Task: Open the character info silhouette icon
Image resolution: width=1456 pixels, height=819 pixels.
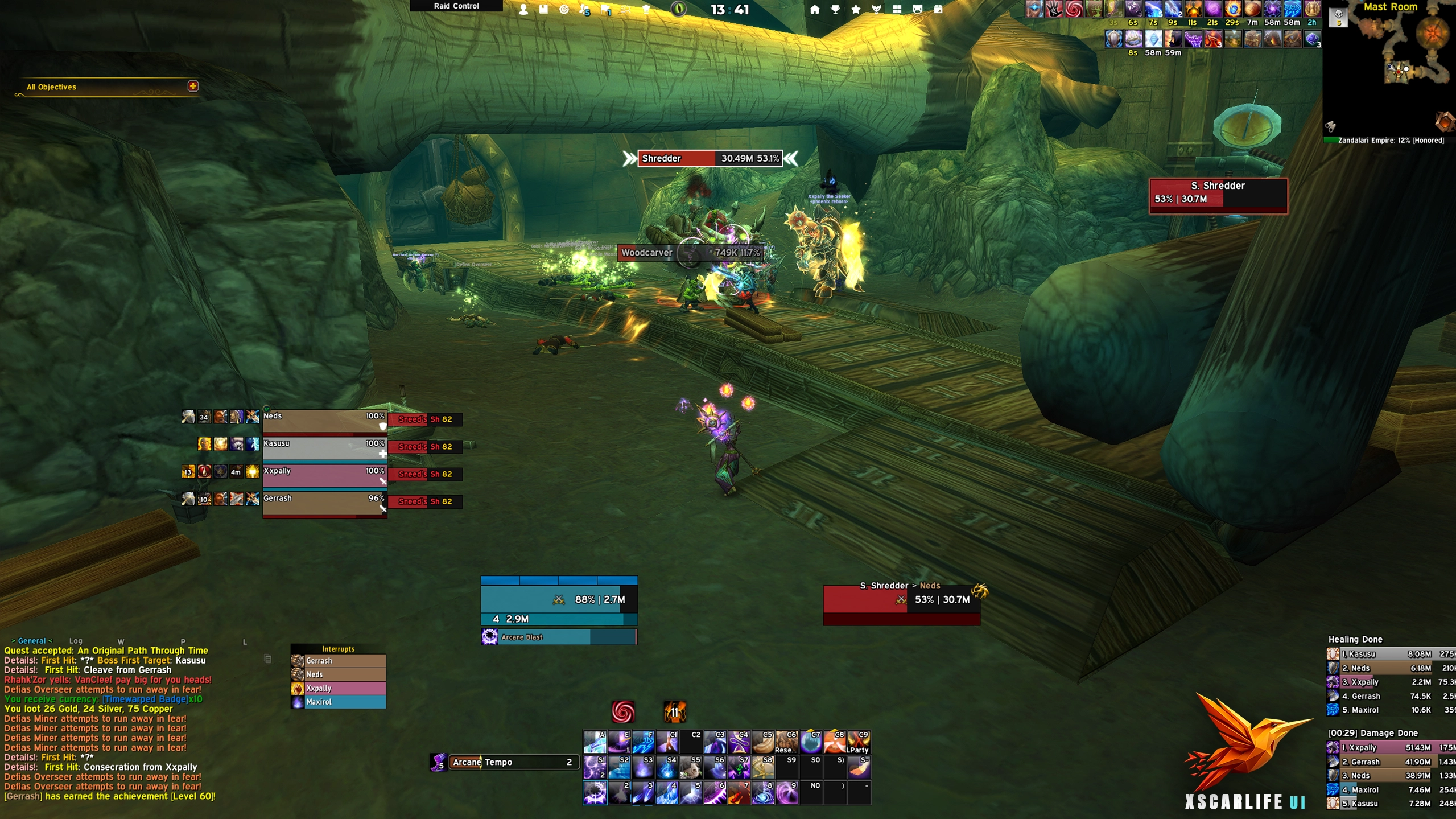Action: 523,10
